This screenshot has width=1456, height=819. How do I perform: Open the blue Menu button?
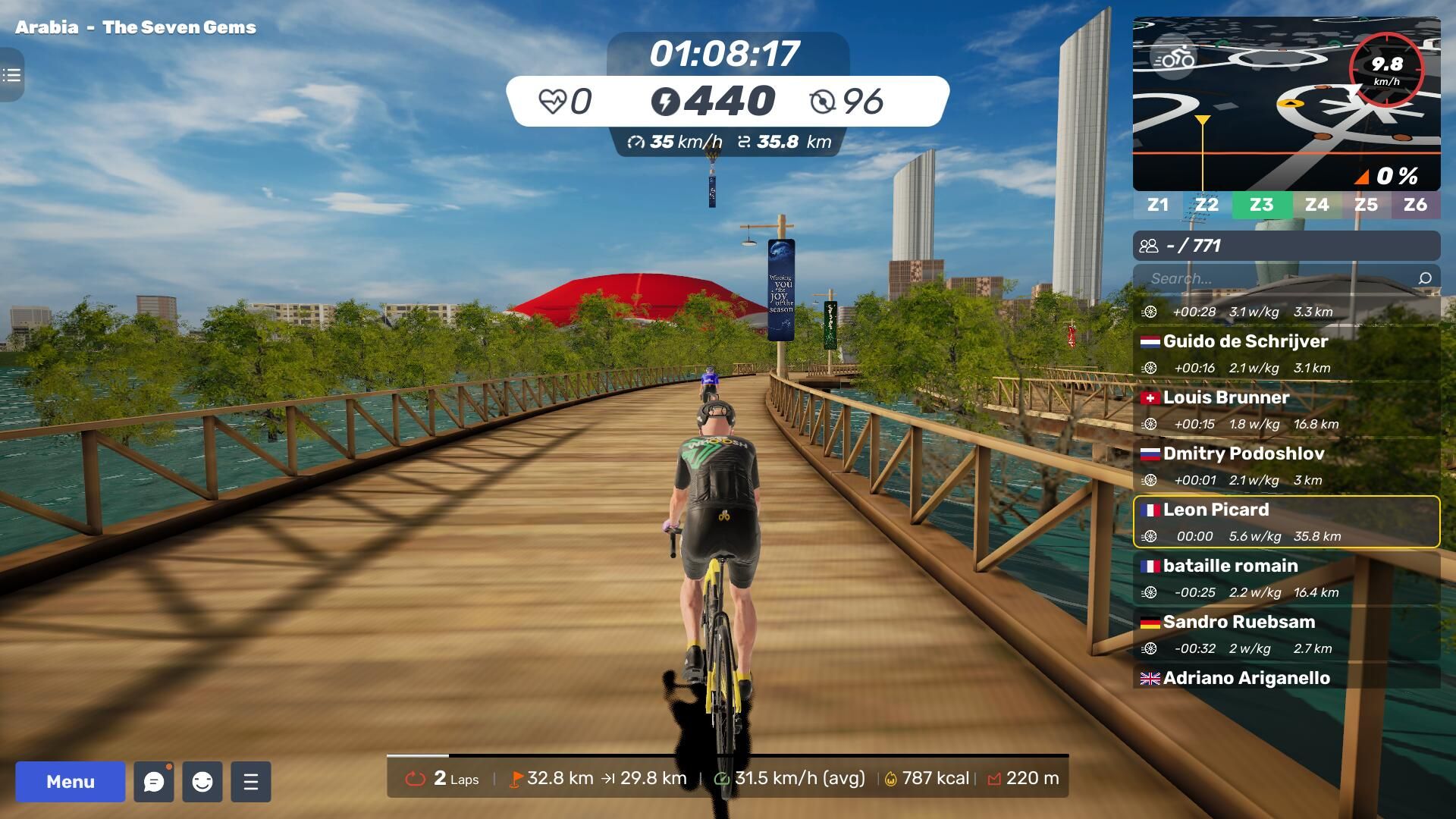pos(70,782)
